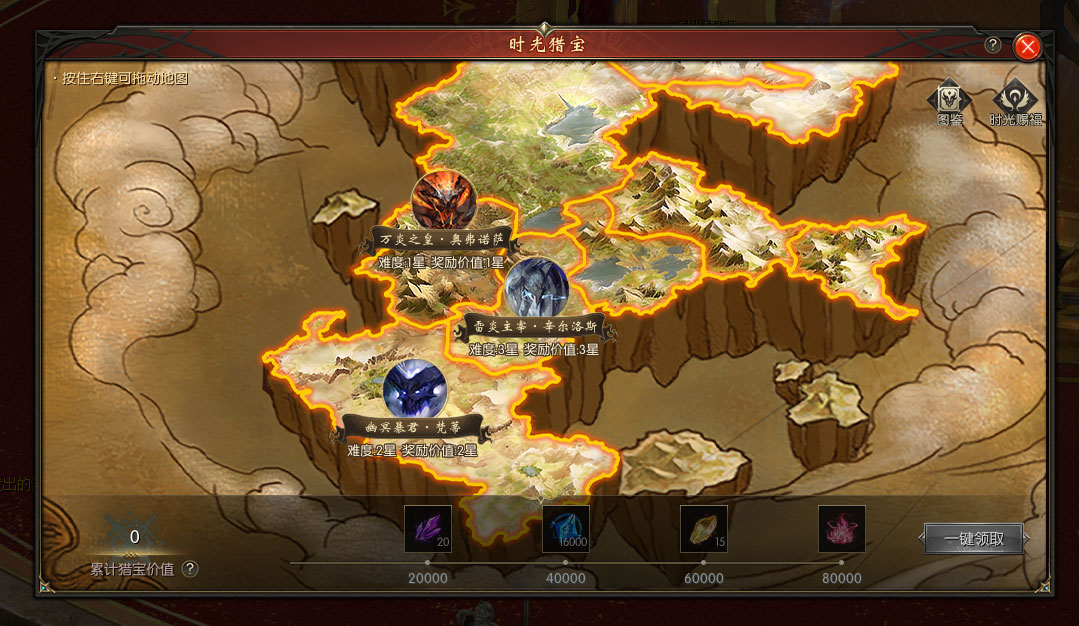Viewport: 1079px width, 626px height.
Task: Inspect the pink flame reward at 80000
Action: (x=842, y=529)
